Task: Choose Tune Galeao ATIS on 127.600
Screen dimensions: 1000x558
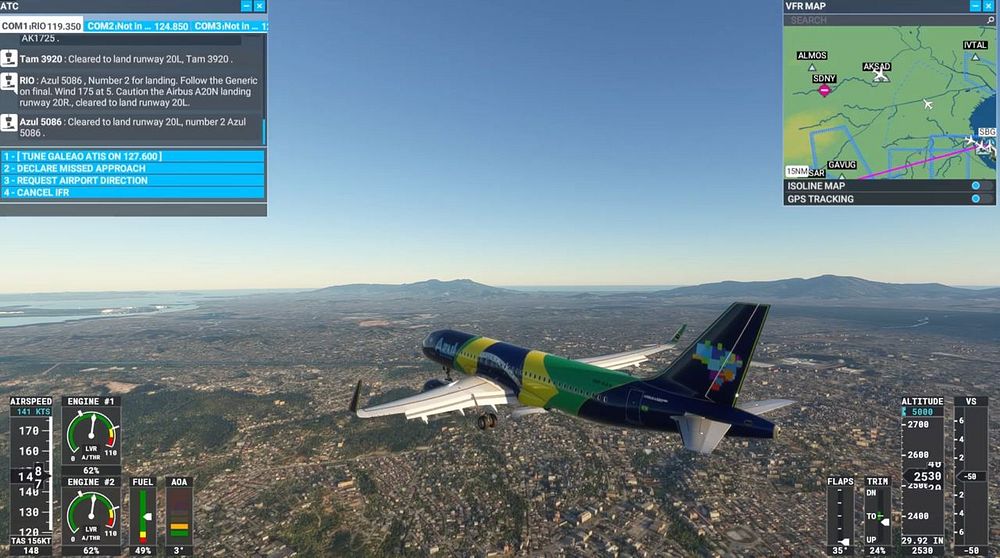Action: point(132,157)
